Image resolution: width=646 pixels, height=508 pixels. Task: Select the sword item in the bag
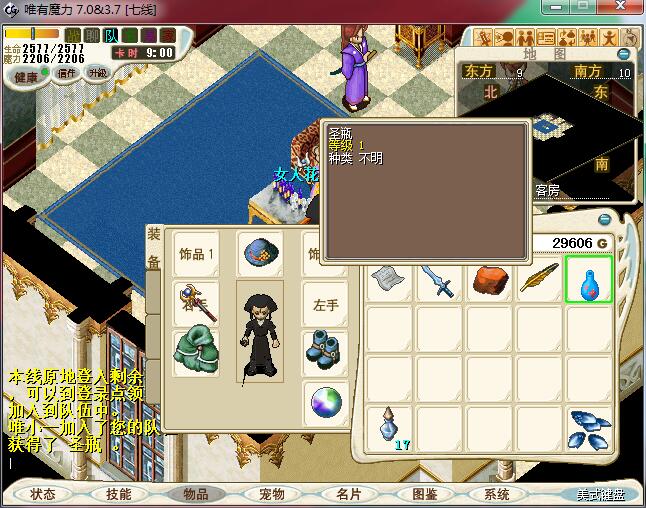pos(438,280)
